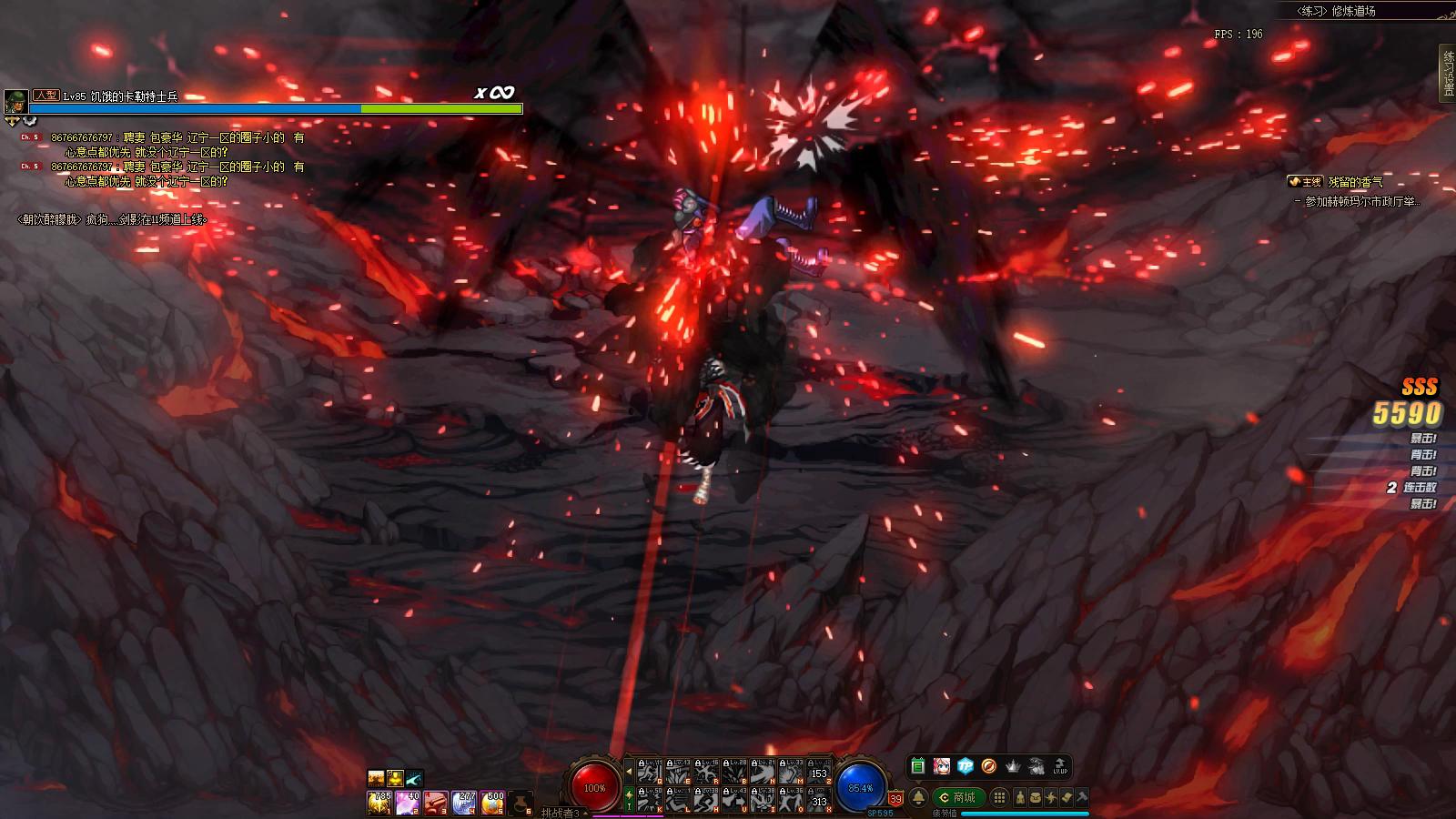Image resolution: width=1456 pixels, height=819 pixels.
Task: Use the item with 277 count in slot 4
Action: pyautogui.click(x=464, y=802)
